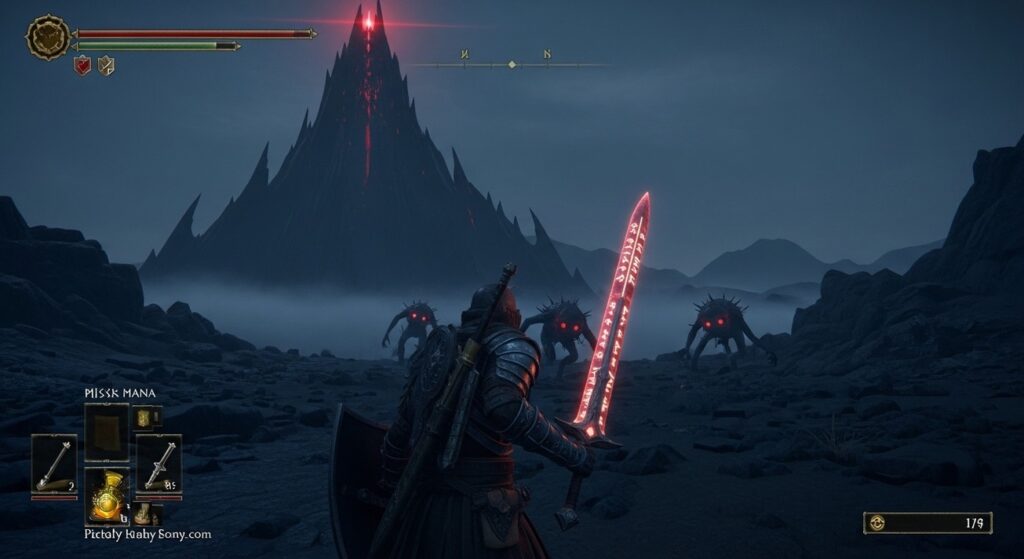Screen dimensions: 1024x559
Task: Click the small golden item pouch slot
Action: [x=146, y=417]
